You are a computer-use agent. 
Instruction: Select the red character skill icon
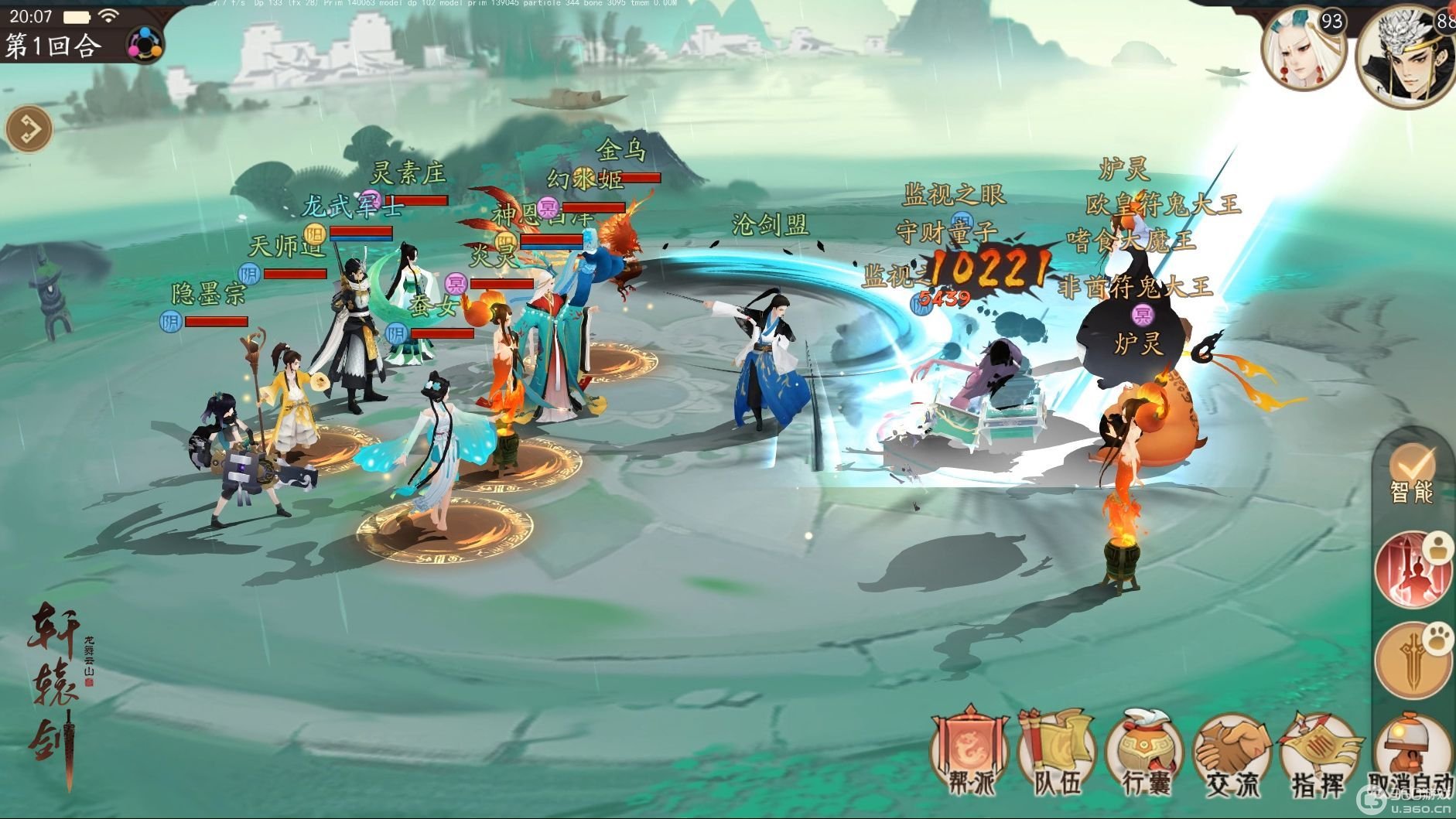click(1413, 571)
